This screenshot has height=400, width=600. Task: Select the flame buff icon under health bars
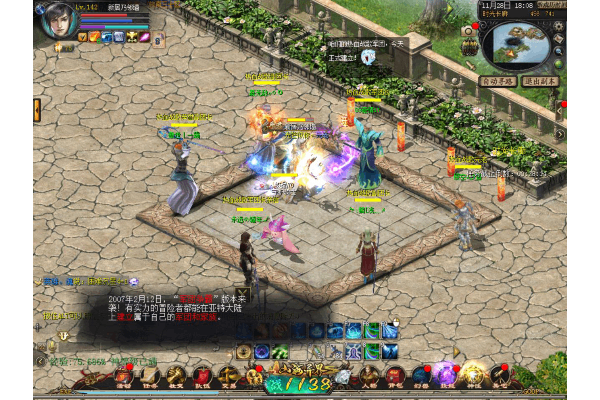click(93, 37)
